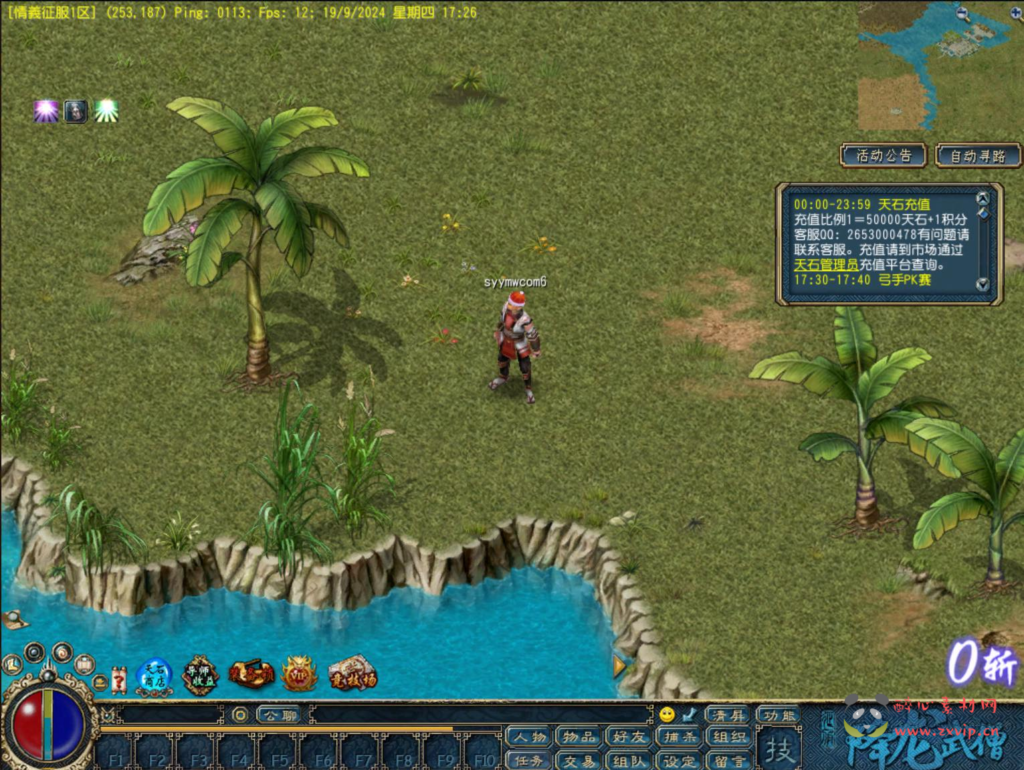Open the 好友 friends list
1024x770 pixels.
628,738
